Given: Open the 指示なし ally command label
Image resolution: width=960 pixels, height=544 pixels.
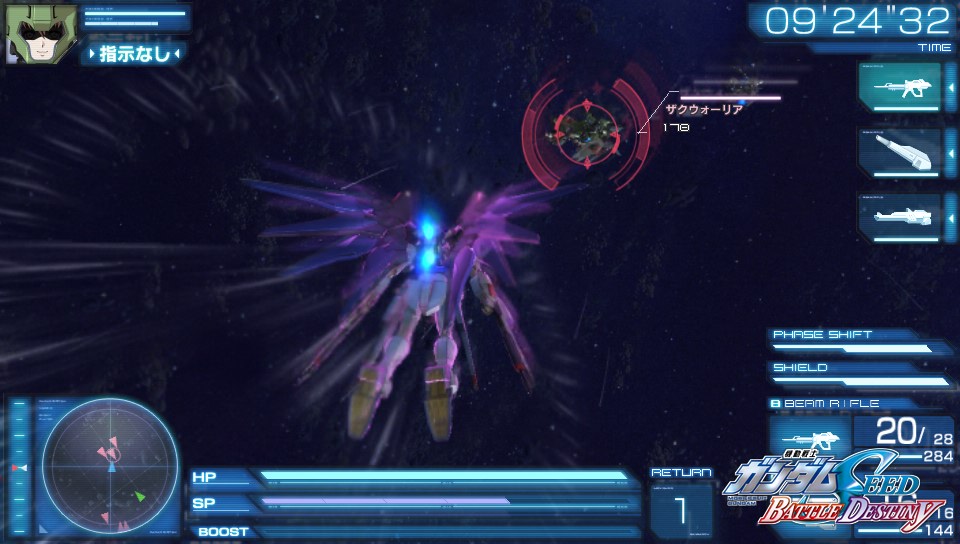Looking at the screenshot, I should tap(134, 53).
